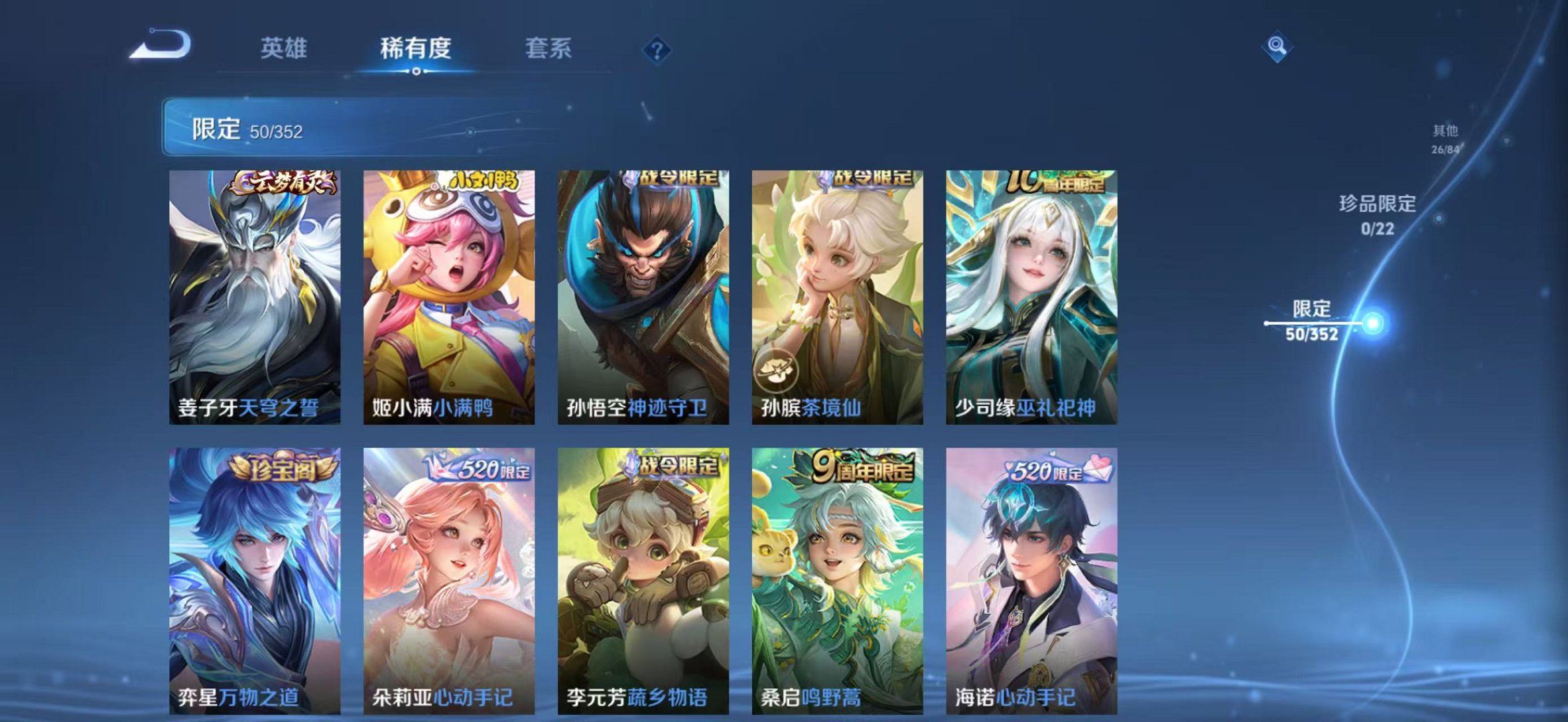Click the help question mark icon
The image size is (1568, 722).
[656, 48]
